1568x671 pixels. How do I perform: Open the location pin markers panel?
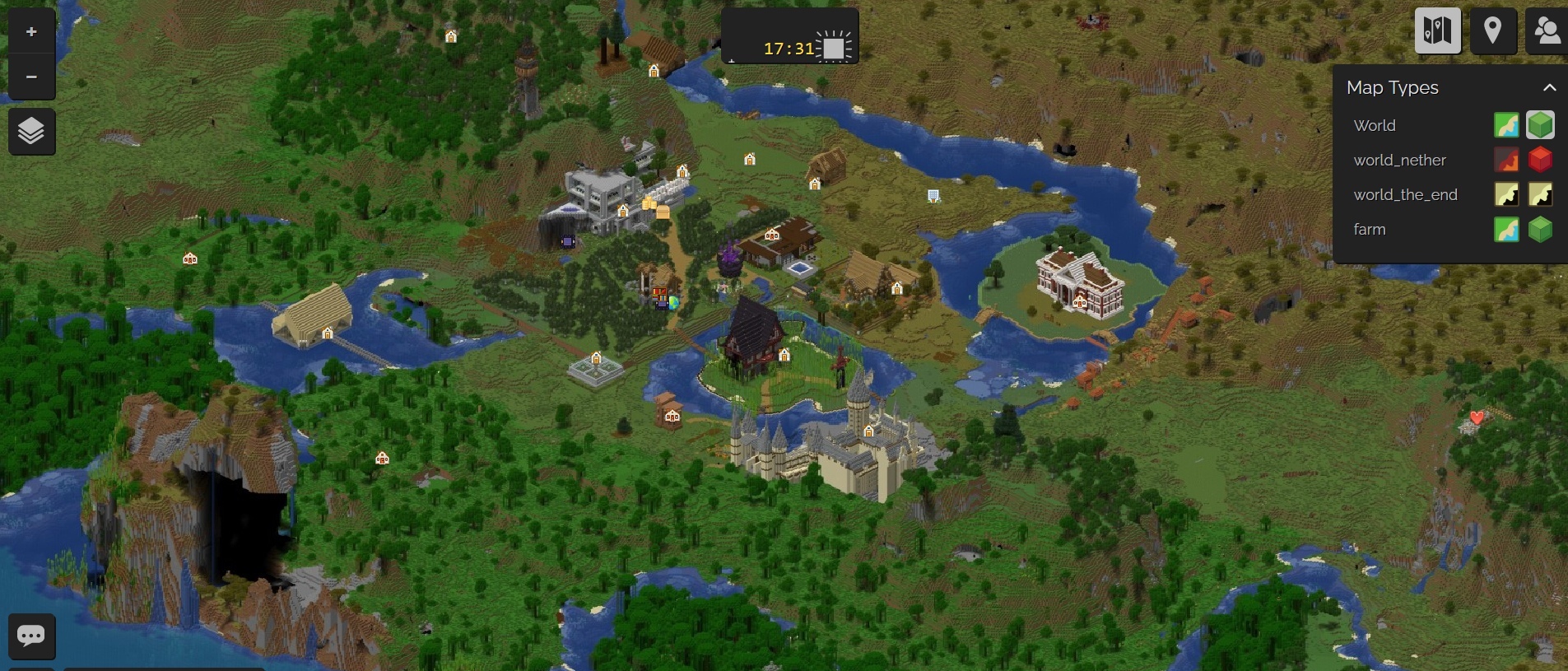1492,31
